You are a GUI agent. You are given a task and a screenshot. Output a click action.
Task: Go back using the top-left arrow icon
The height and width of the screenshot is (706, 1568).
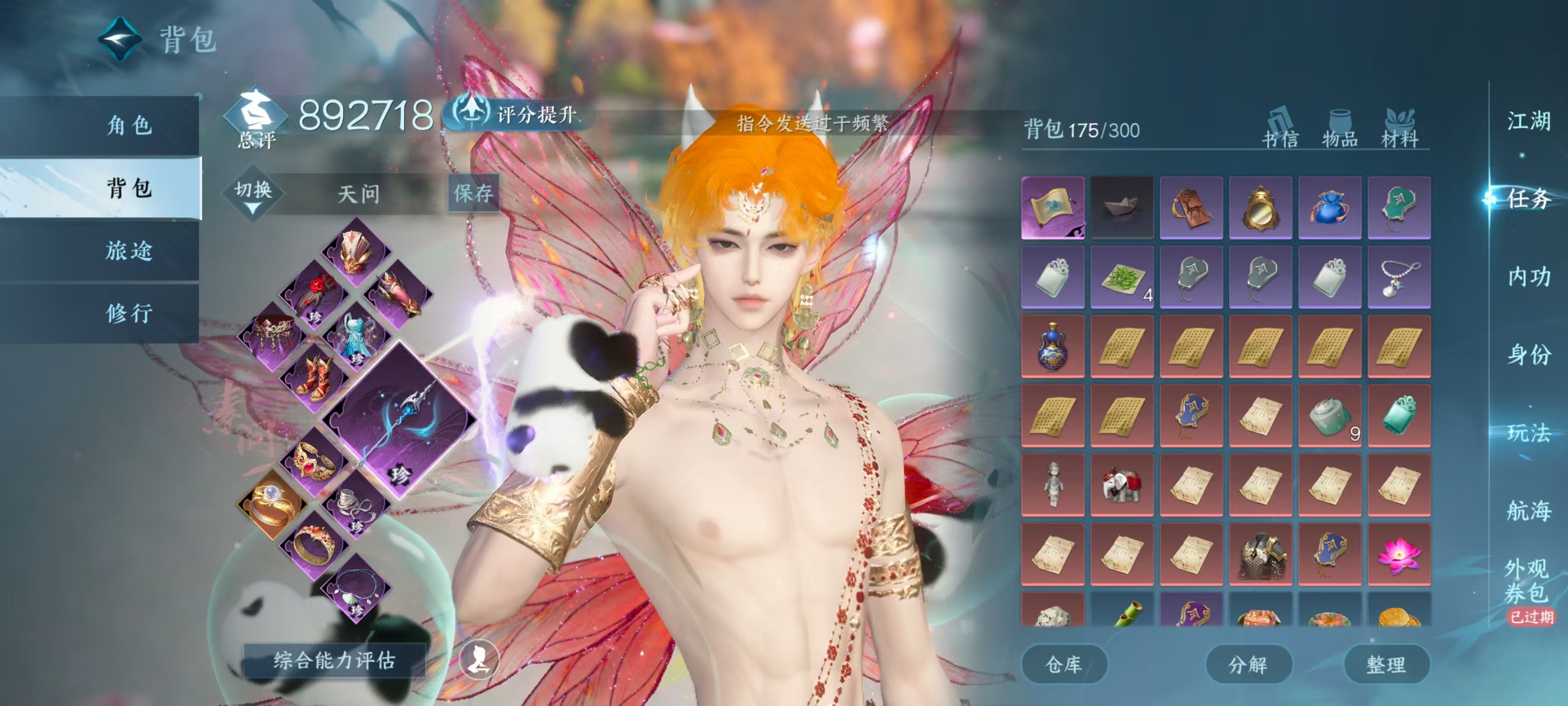(120, 40)
